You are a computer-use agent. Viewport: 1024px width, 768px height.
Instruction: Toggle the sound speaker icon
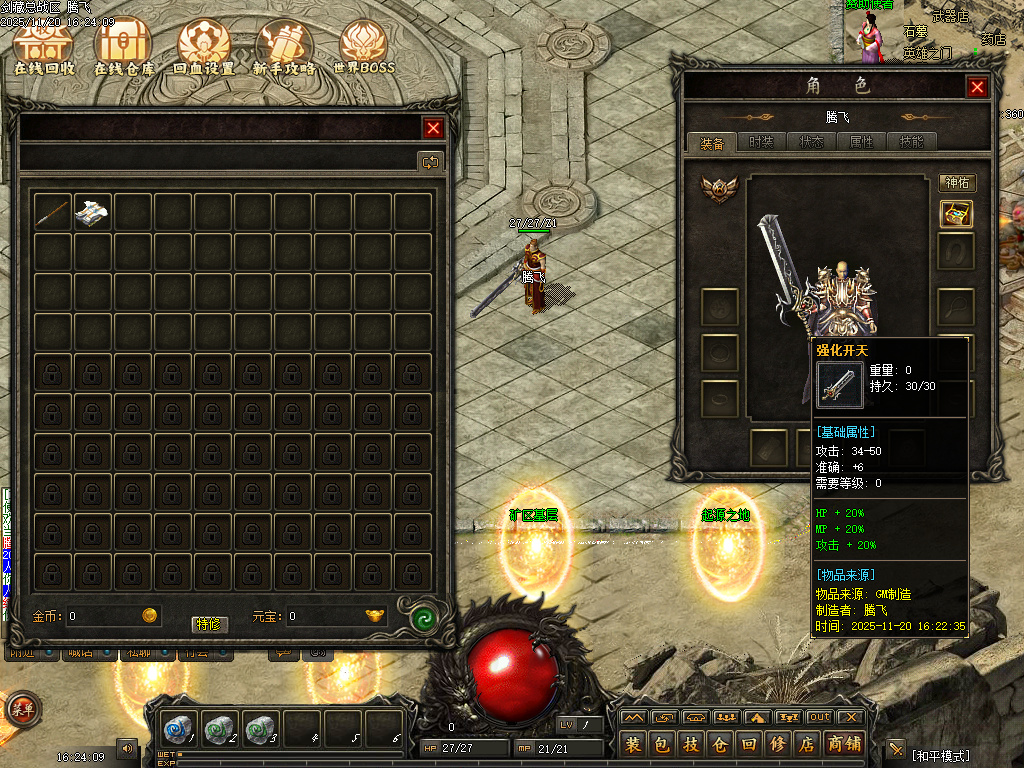point(127,747)
